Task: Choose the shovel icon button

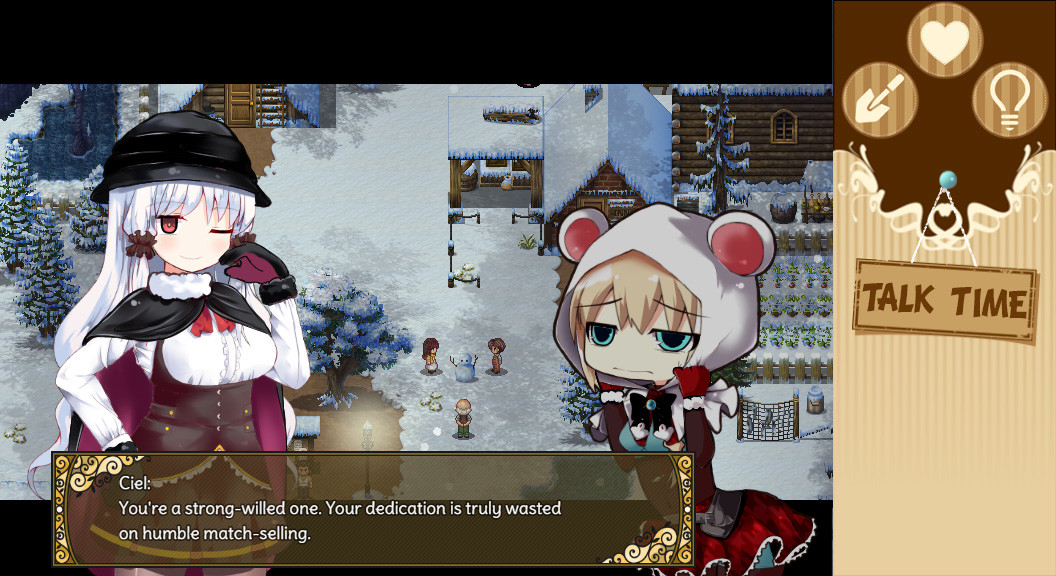Action: pos(880,99)
